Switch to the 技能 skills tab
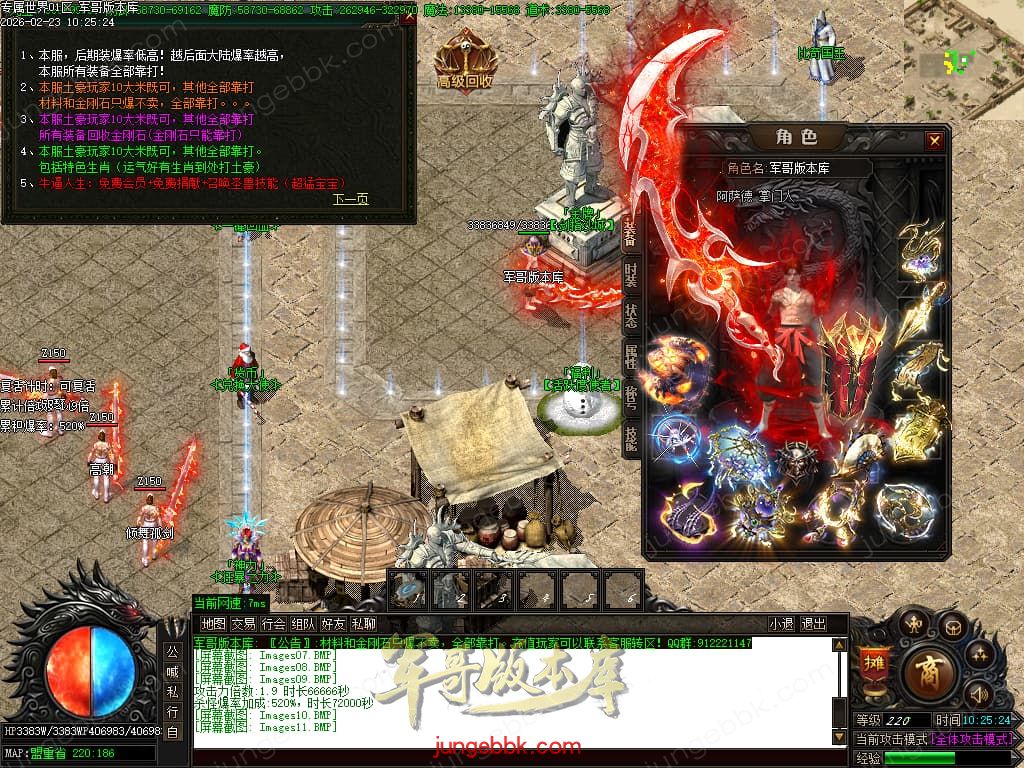Screen dimensions: 1024x768 [631, 441]
